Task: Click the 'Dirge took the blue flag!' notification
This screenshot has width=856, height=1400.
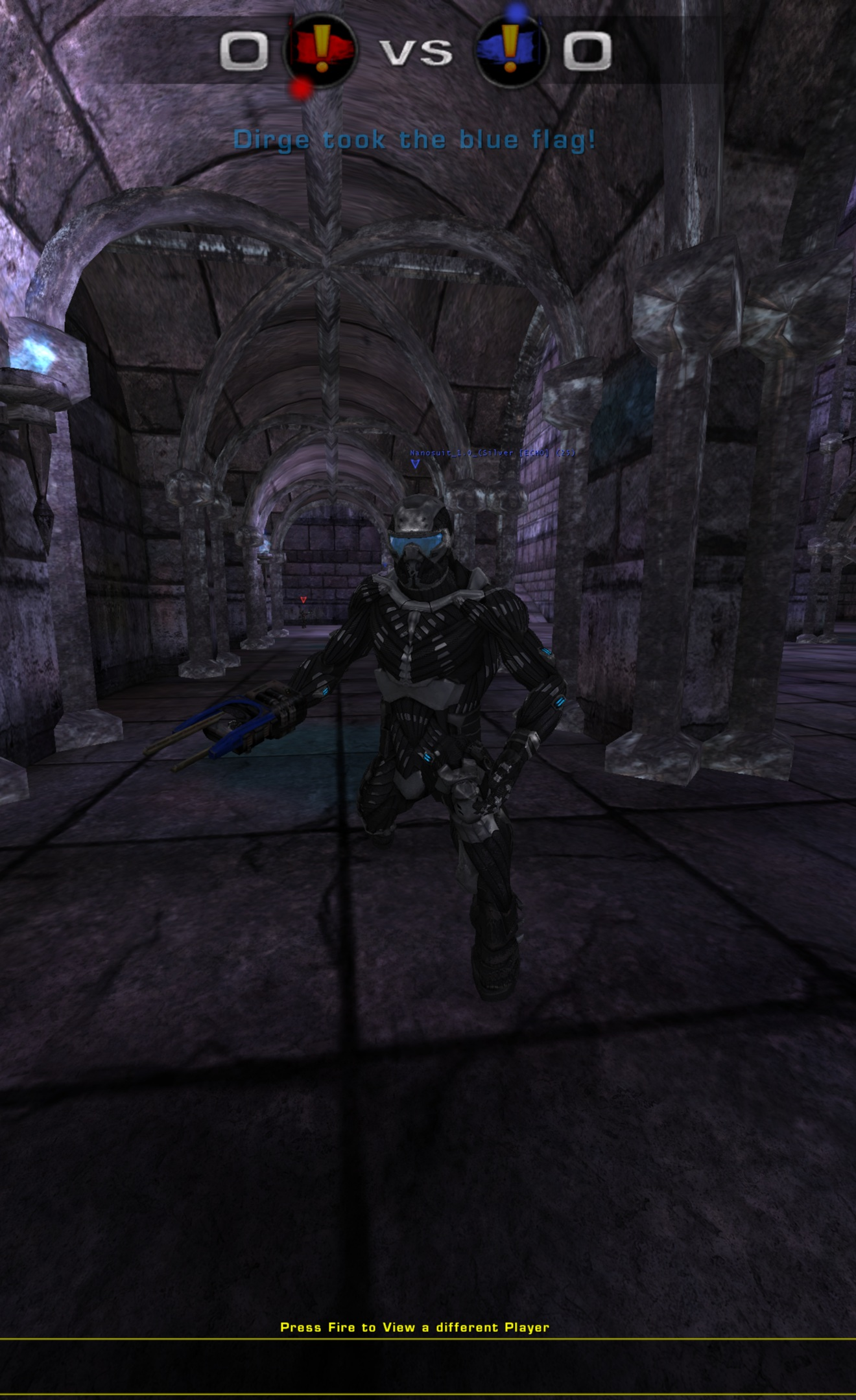Action: coord(415,139)
